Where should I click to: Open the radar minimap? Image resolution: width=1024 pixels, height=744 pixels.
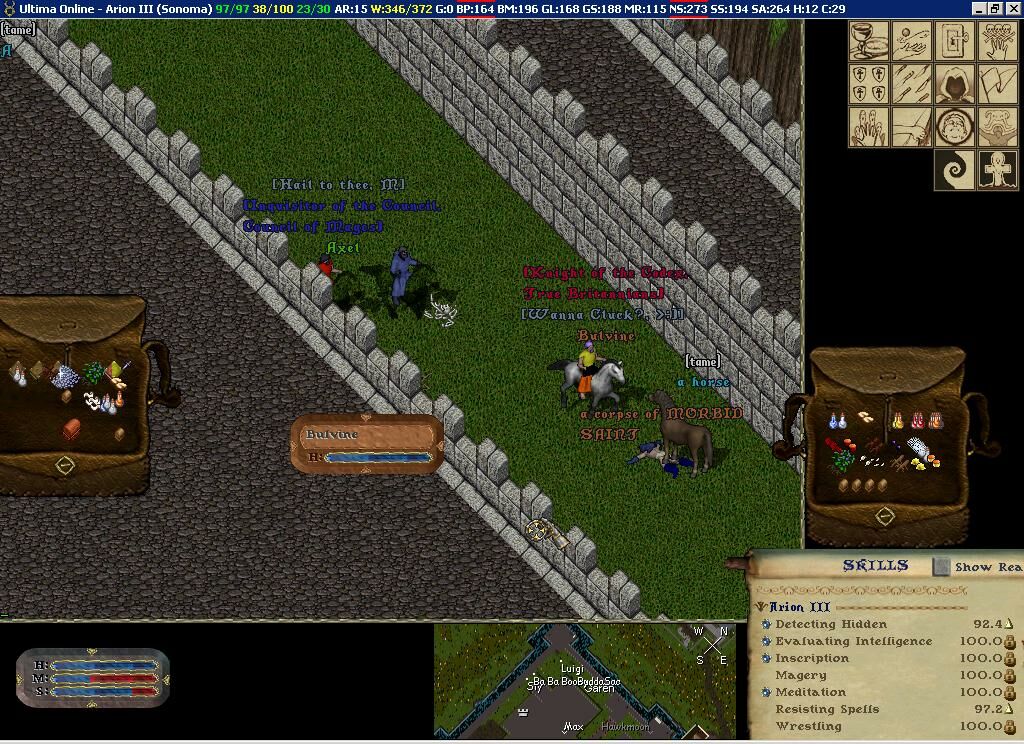(x=585, y=680)
